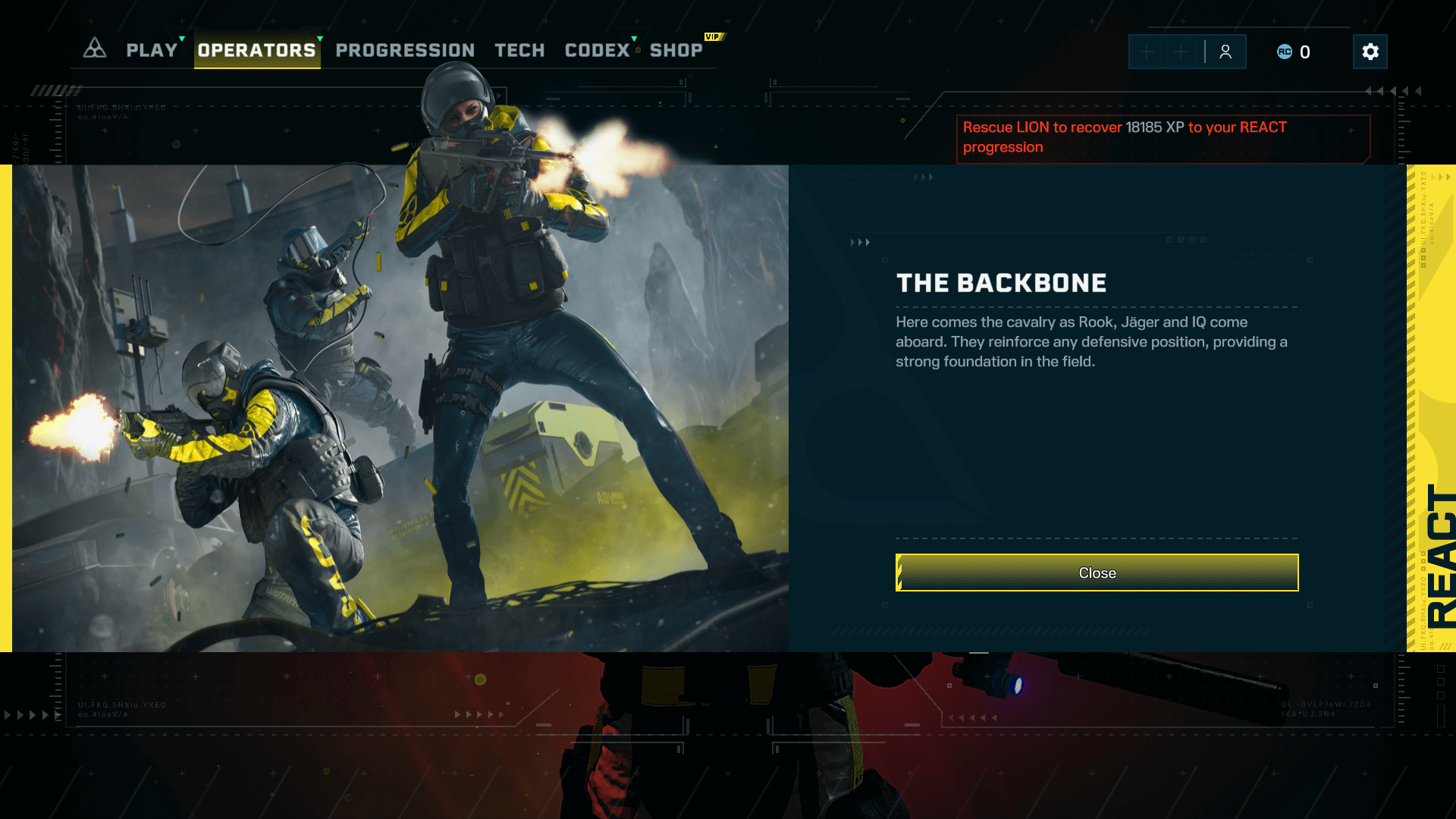
Task: Open your profile via the person icon
Action: click(1225, 52)
